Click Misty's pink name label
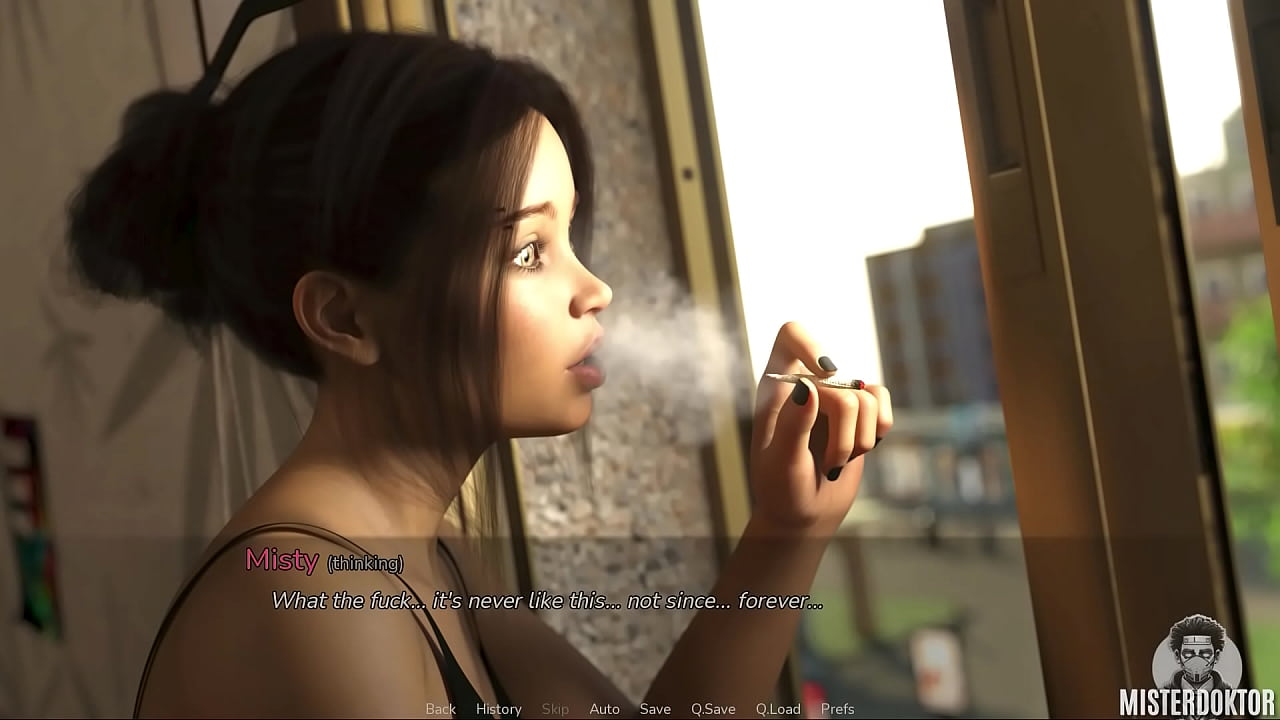Viewport: 1280px width, 720px height. 283,563
